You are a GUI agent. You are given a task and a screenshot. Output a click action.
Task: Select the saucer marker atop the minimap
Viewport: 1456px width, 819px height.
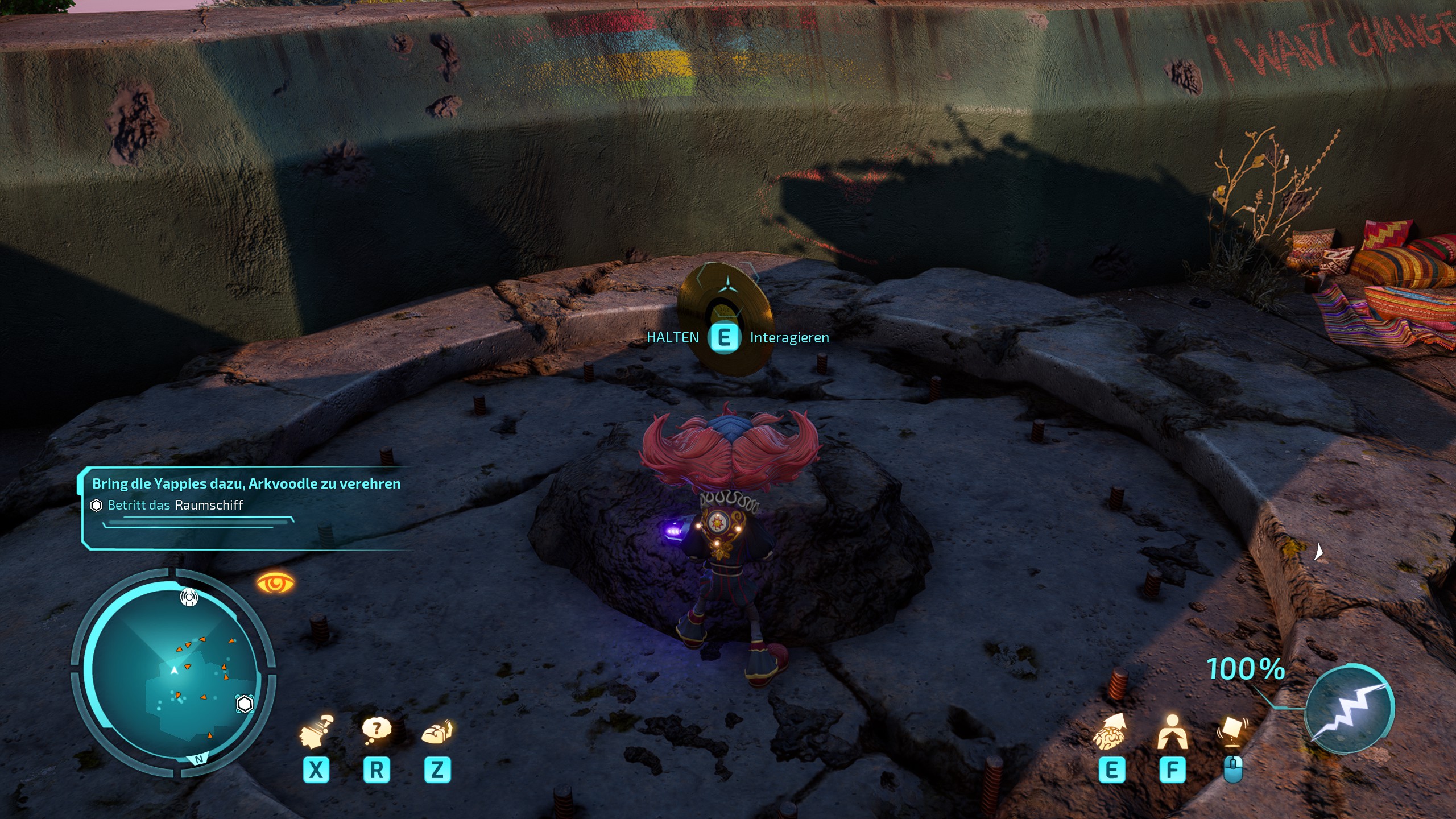[189, 597]
